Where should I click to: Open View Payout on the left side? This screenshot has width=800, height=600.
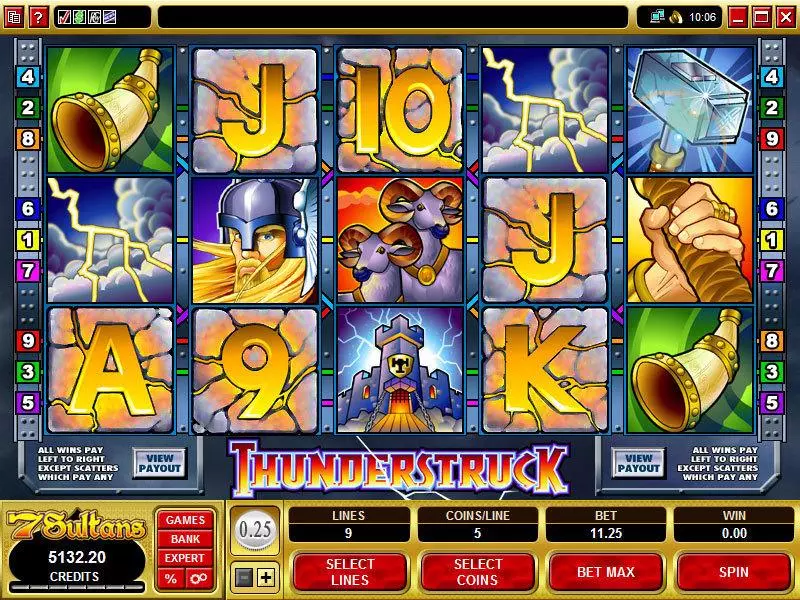(x=159, y=462)
